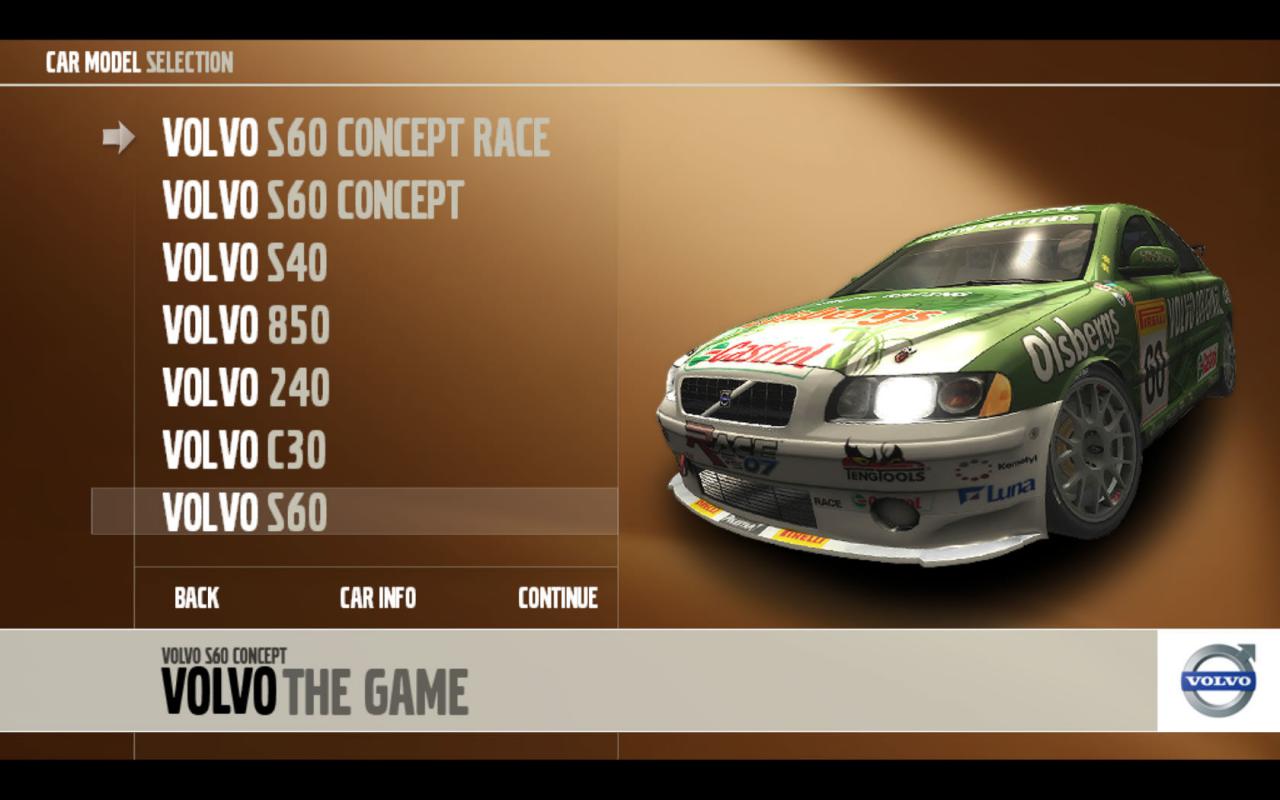This screenshot has height=800, width=1280.
Task: Continue to the next screen
Action: pos(558,598)
